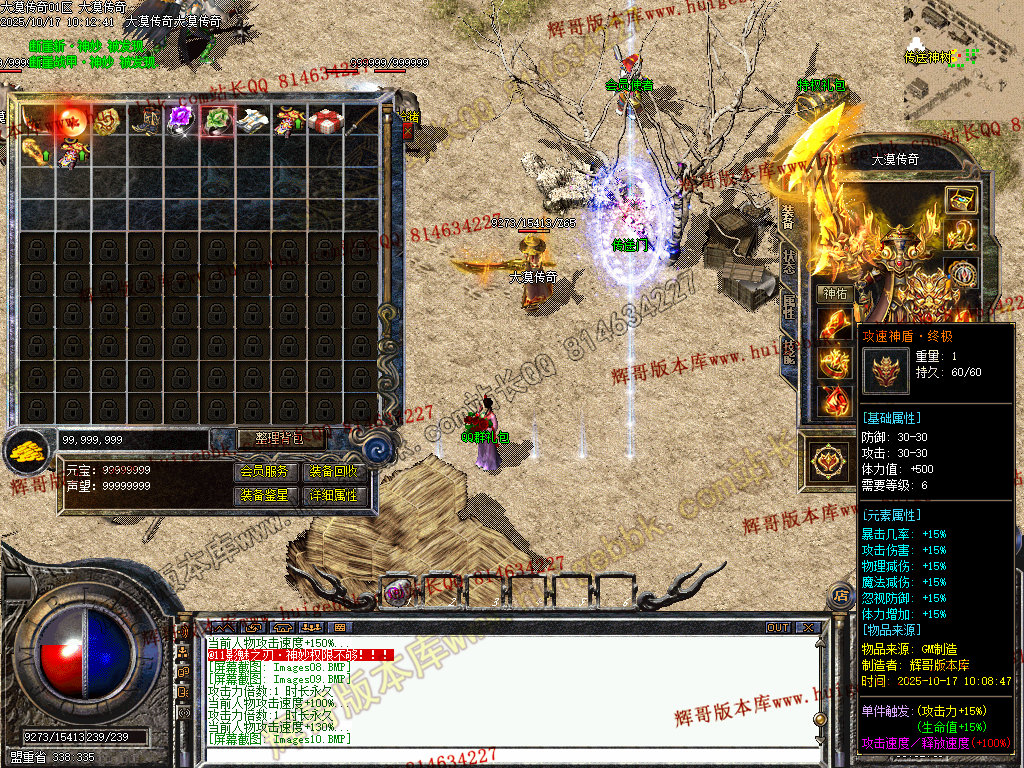
Task: Select the red gift box item
Action: [x=324, y=120]
